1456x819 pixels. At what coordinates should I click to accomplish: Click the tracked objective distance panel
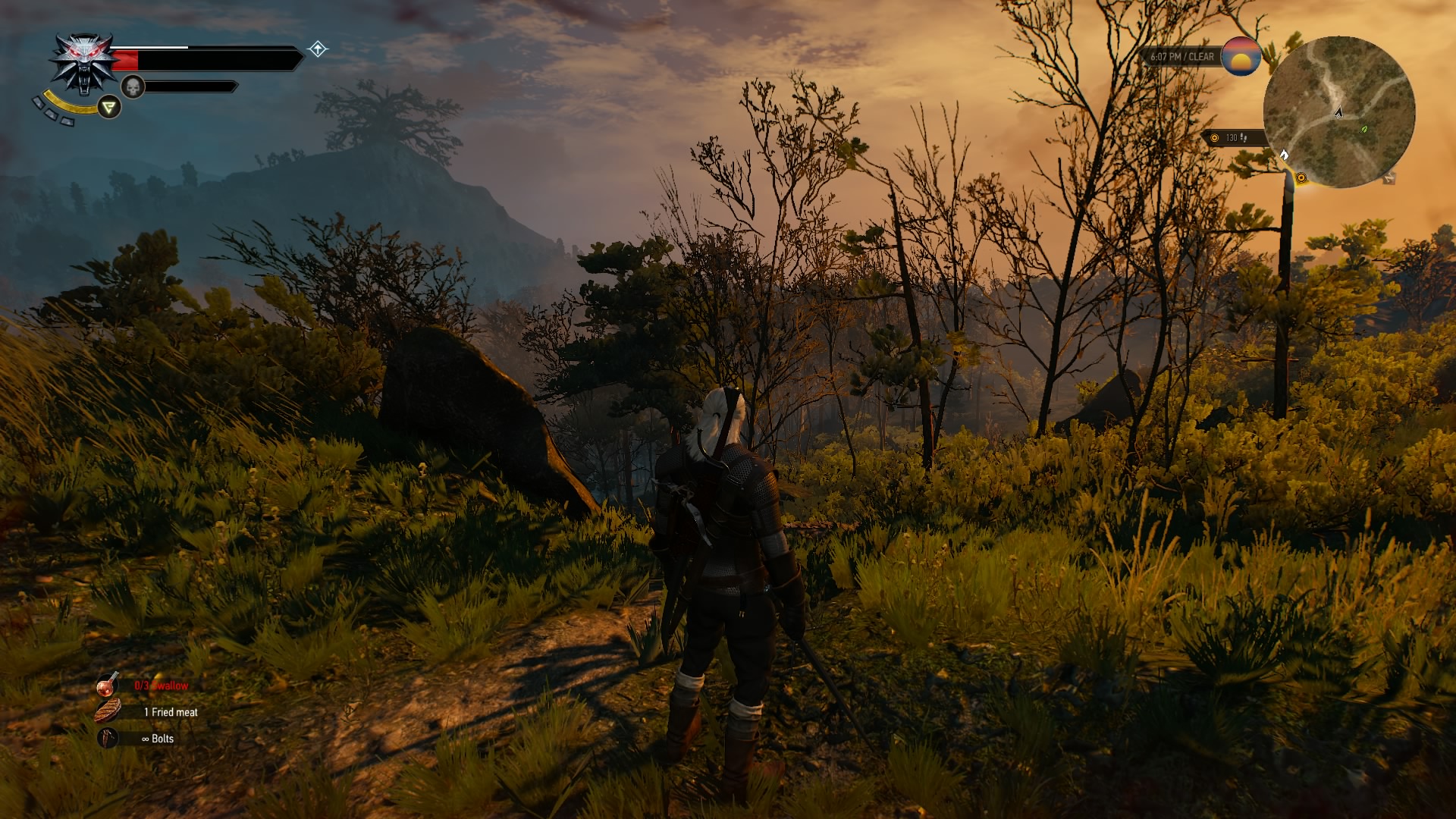point(1233,138)
